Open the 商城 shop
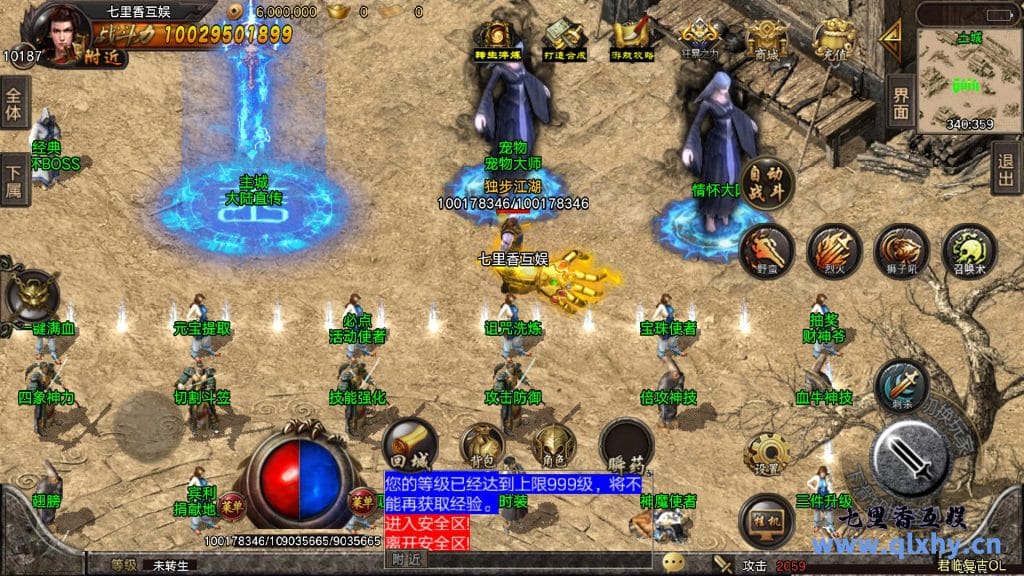1024x576 pixels. (x=767, y=42)
